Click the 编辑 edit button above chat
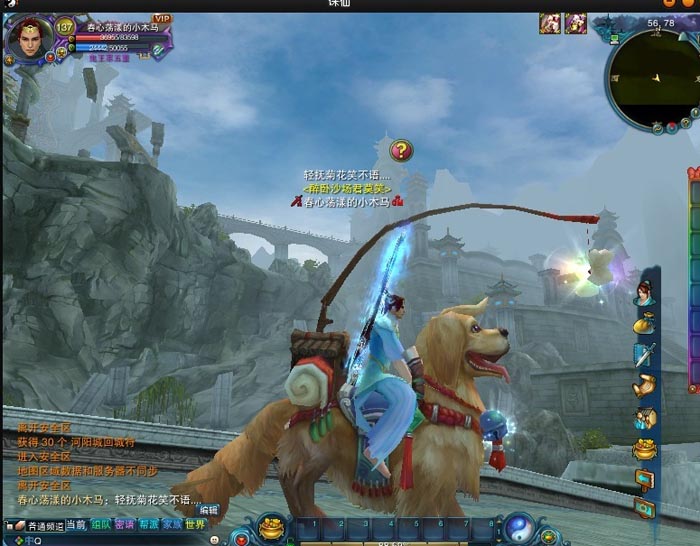 [208, 509]
